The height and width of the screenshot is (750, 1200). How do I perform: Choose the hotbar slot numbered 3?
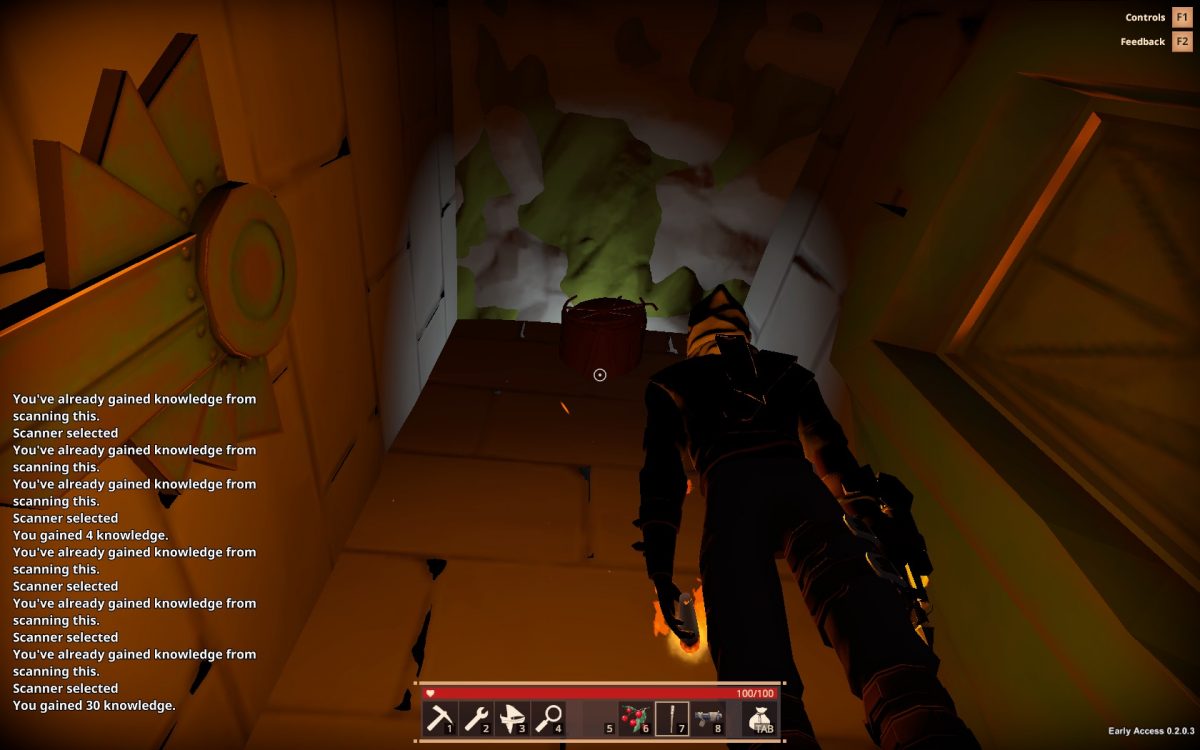click(x=513, y=718)
